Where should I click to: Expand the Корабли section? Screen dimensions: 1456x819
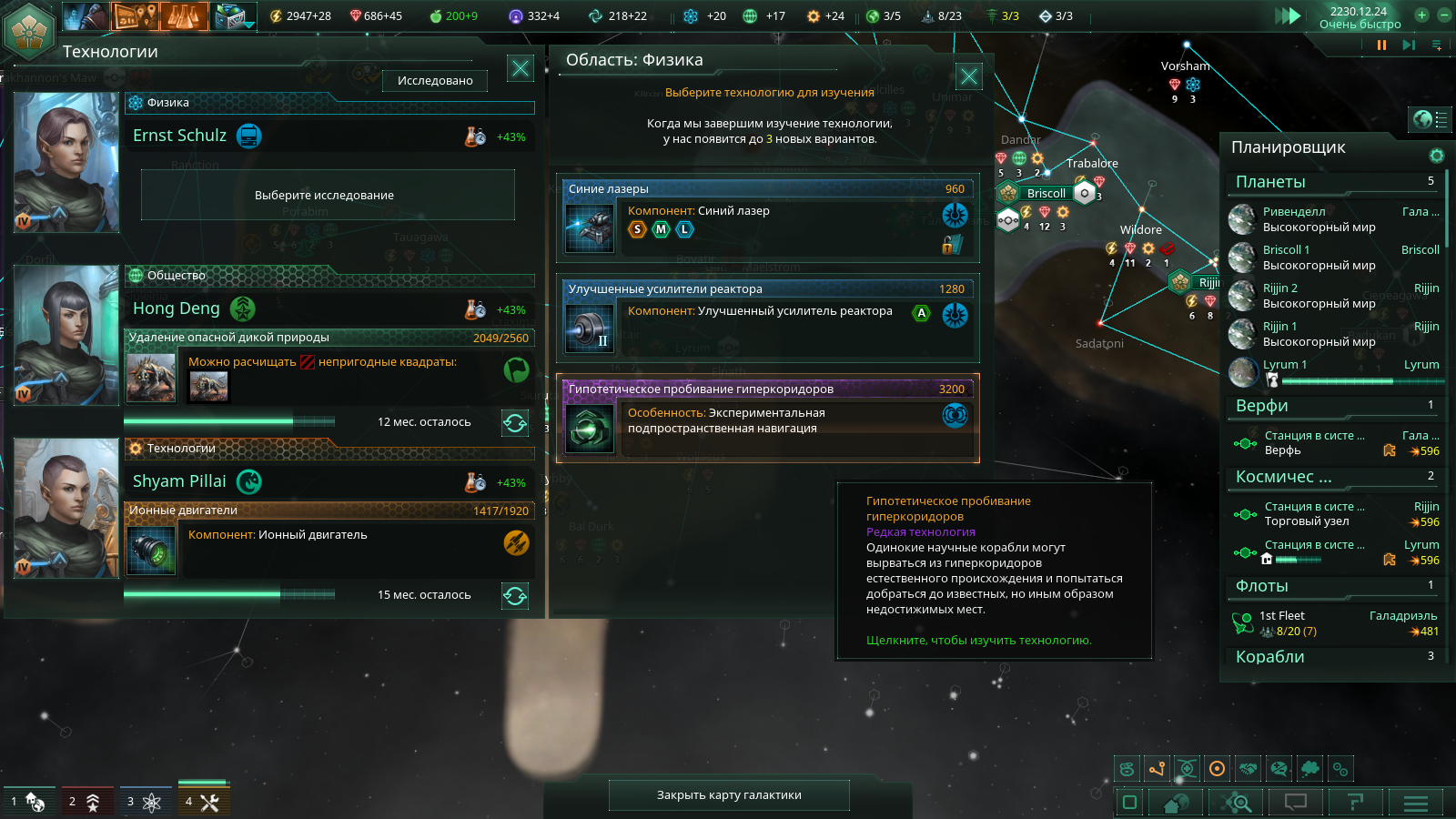click(x=1333, y=657)
